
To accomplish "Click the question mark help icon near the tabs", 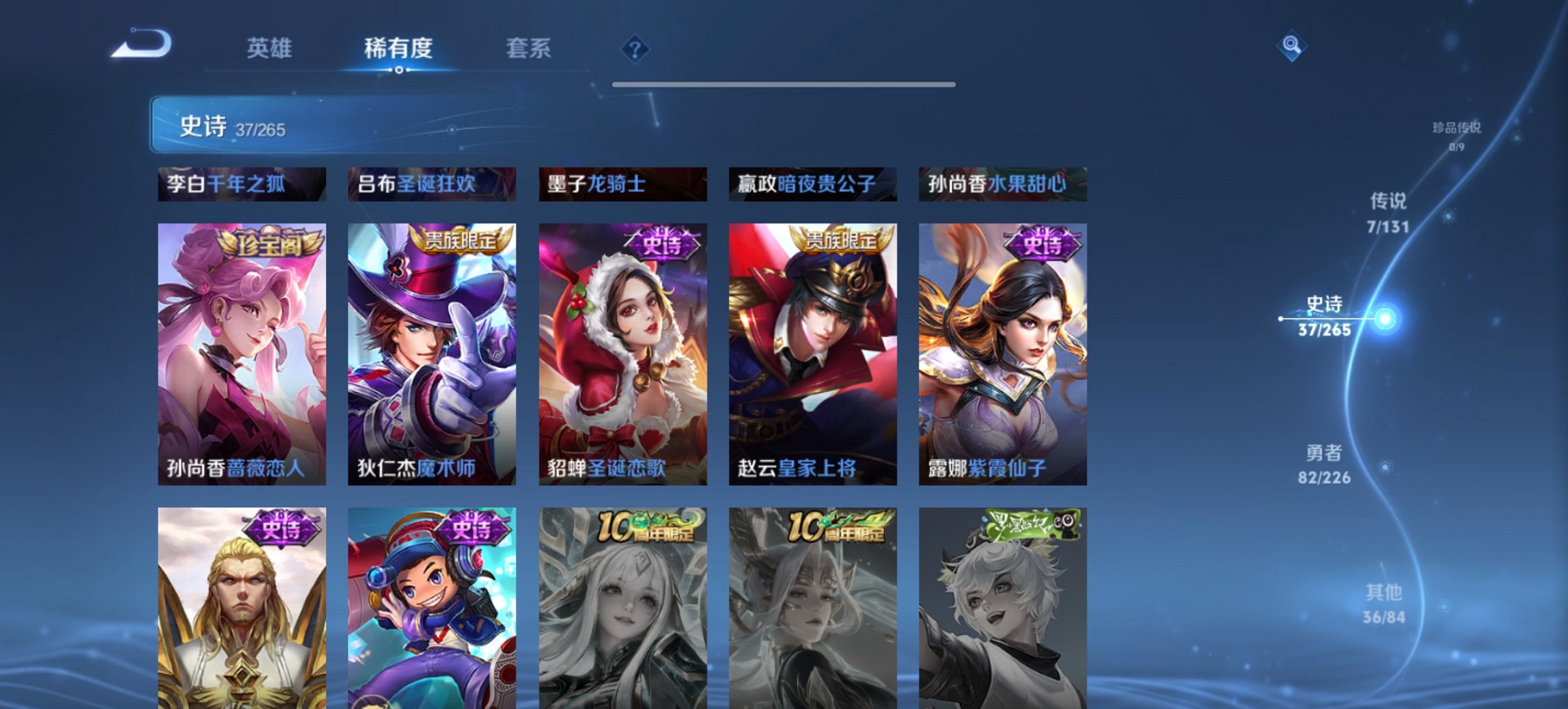I will 635,48.
